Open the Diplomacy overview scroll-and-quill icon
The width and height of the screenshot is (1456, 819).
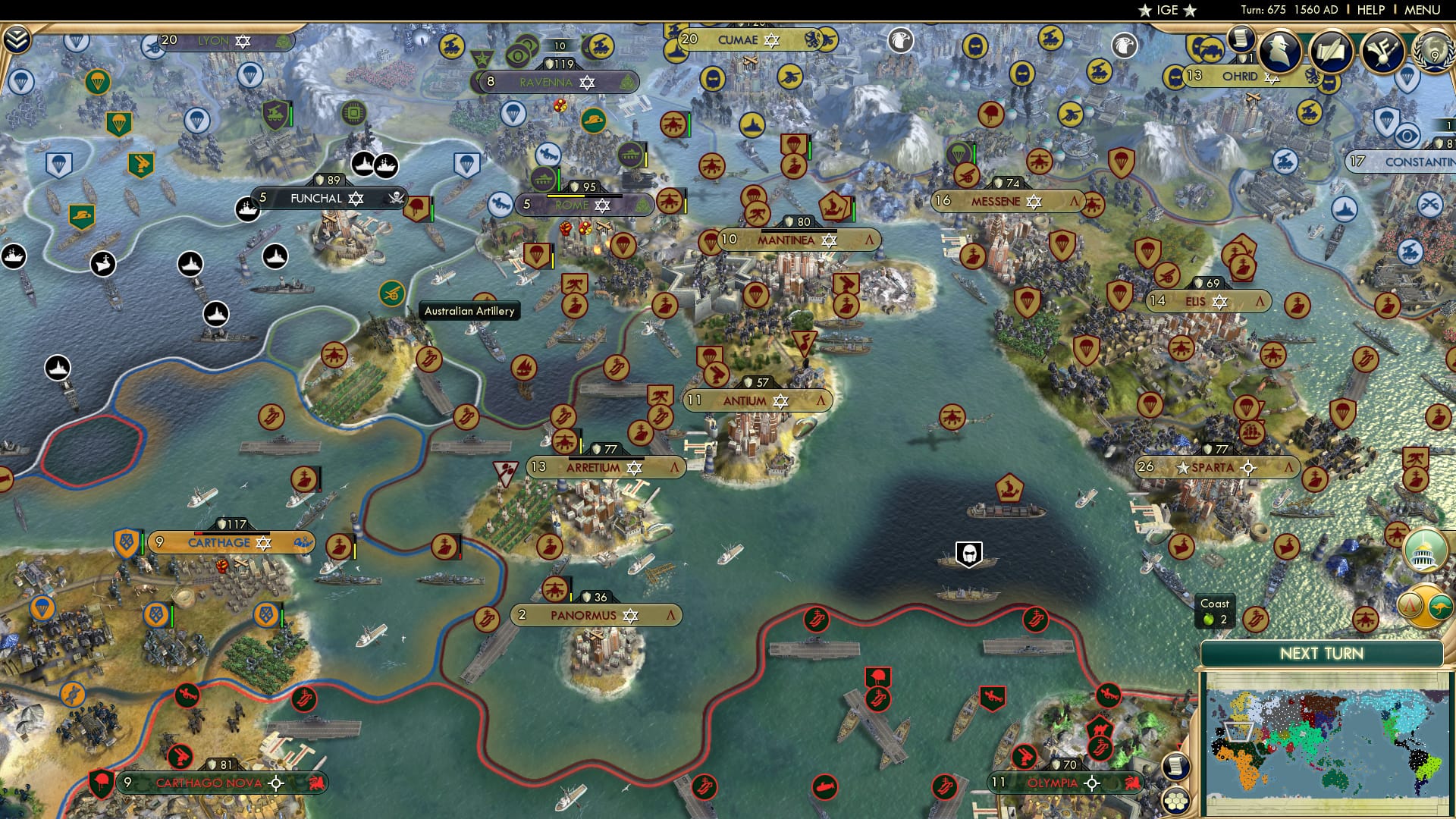(1332, 49)
